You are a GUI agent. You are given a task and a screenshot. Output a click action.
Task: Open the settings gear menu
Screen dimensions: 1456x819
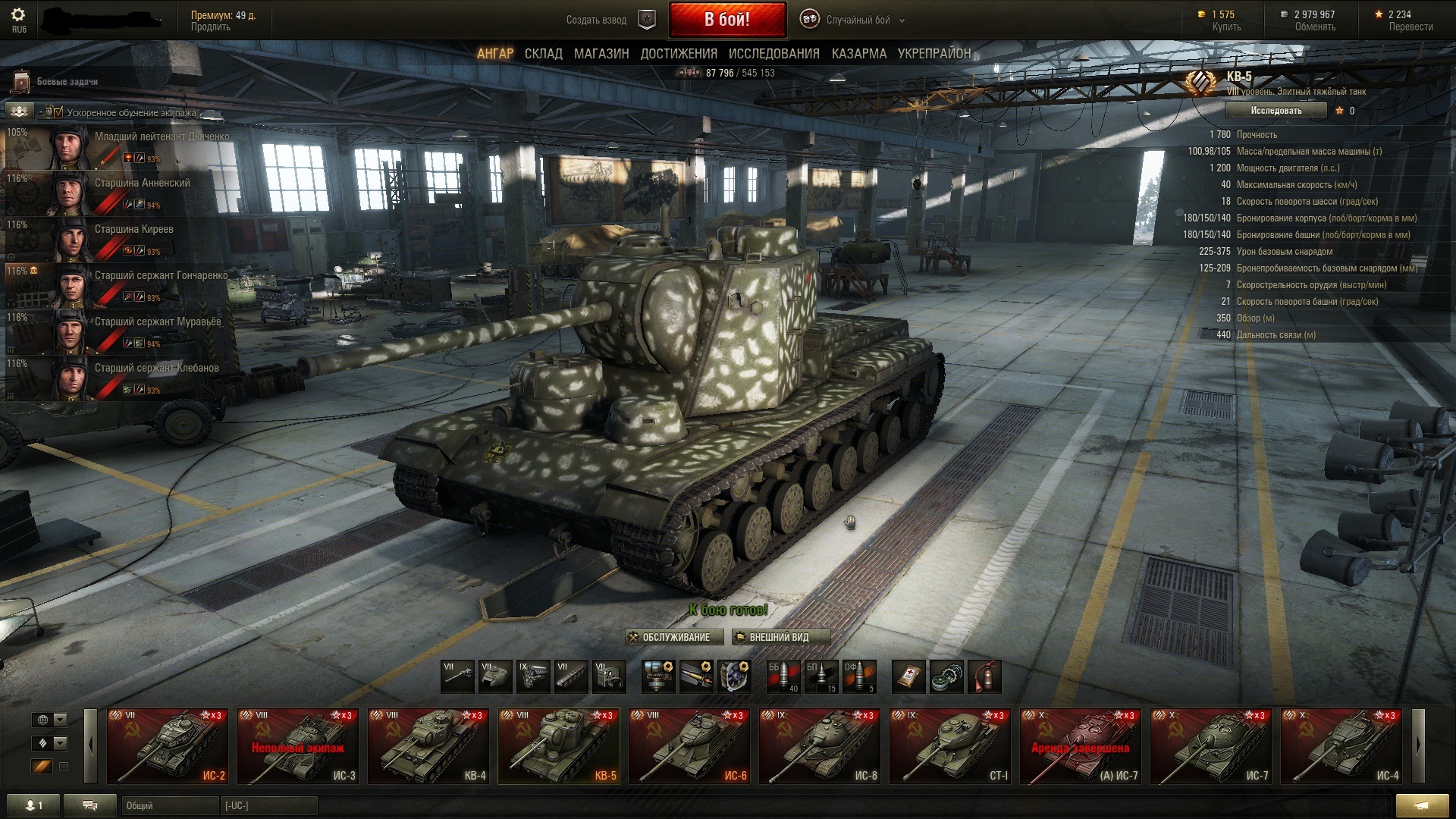click(19, 15)
